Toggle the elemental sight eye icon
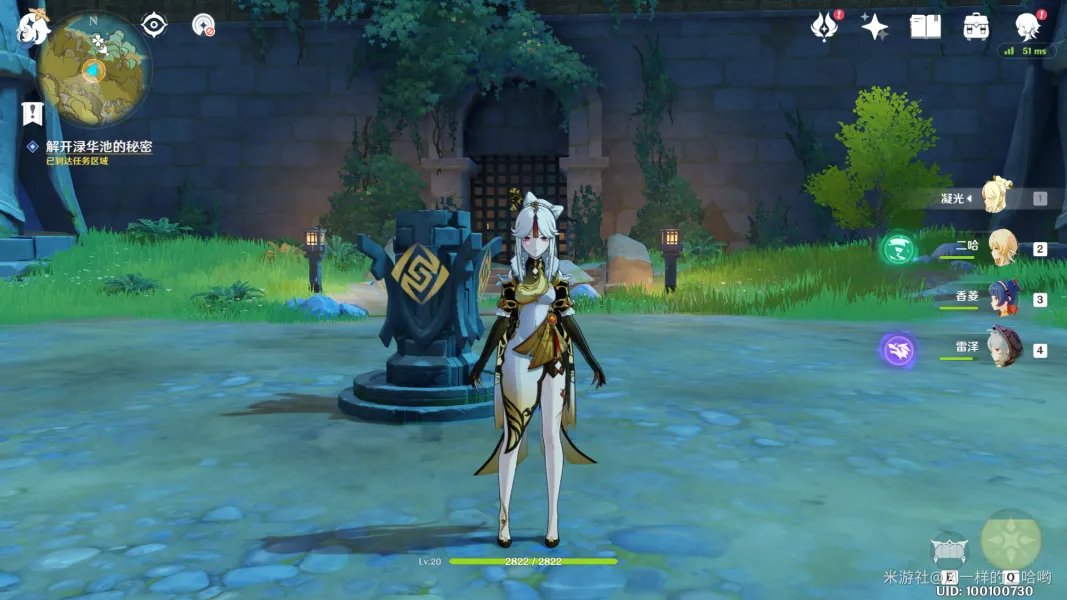 pos(154,24)
